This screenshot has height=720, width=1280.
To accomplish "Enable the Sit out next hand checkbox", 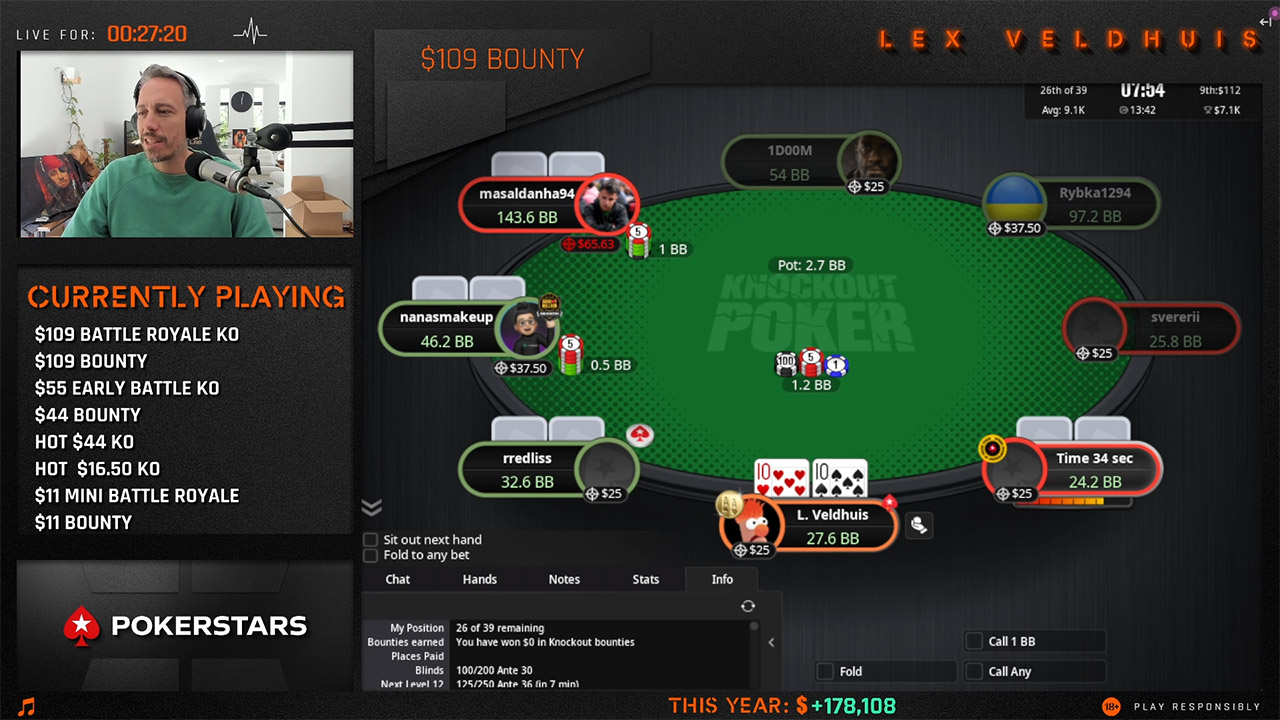I will pyautogui.click(x=369, y=539).
